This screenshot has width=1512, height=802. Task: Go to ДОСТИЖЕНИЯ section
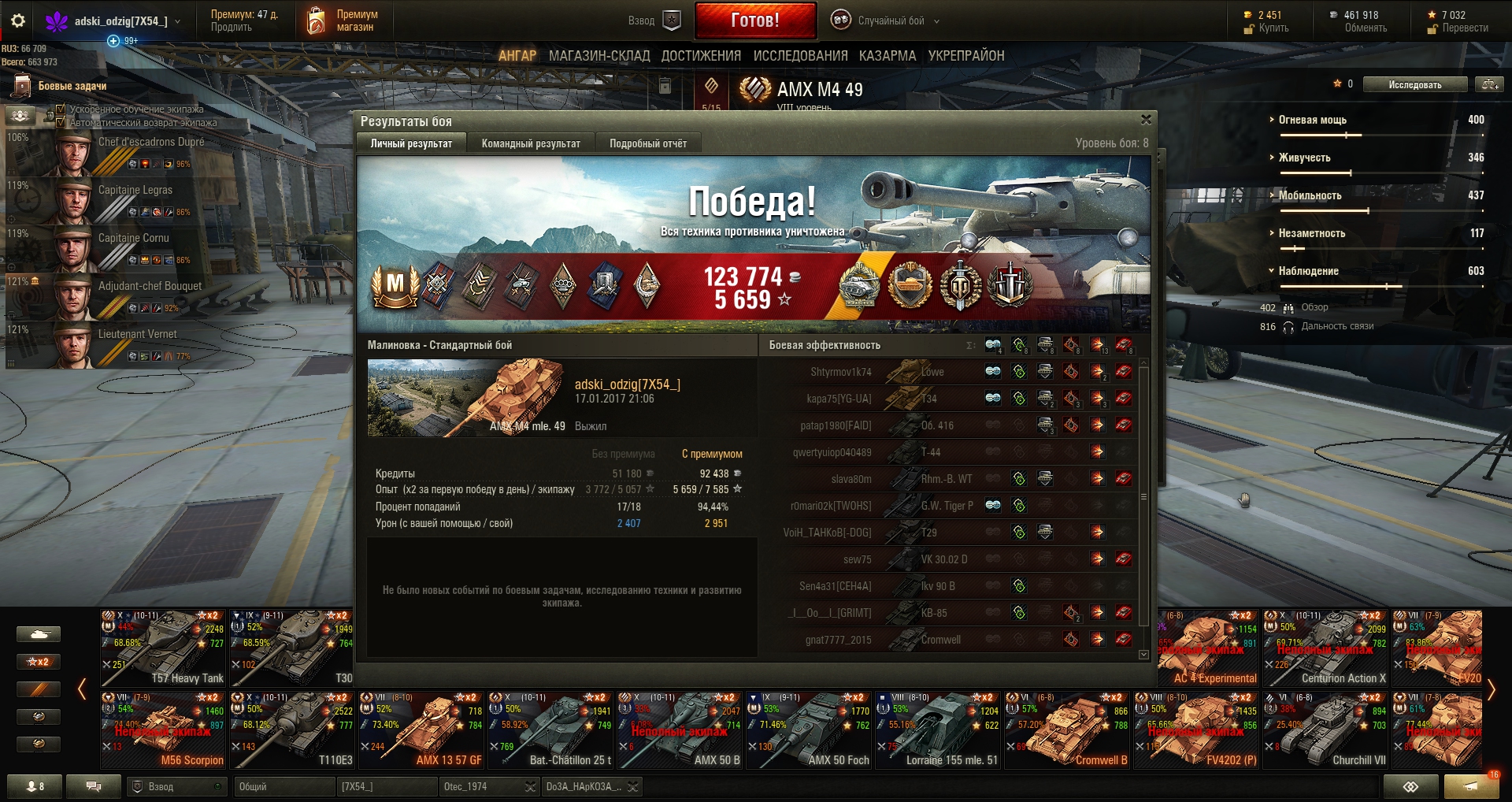click(x=701, y=56)
